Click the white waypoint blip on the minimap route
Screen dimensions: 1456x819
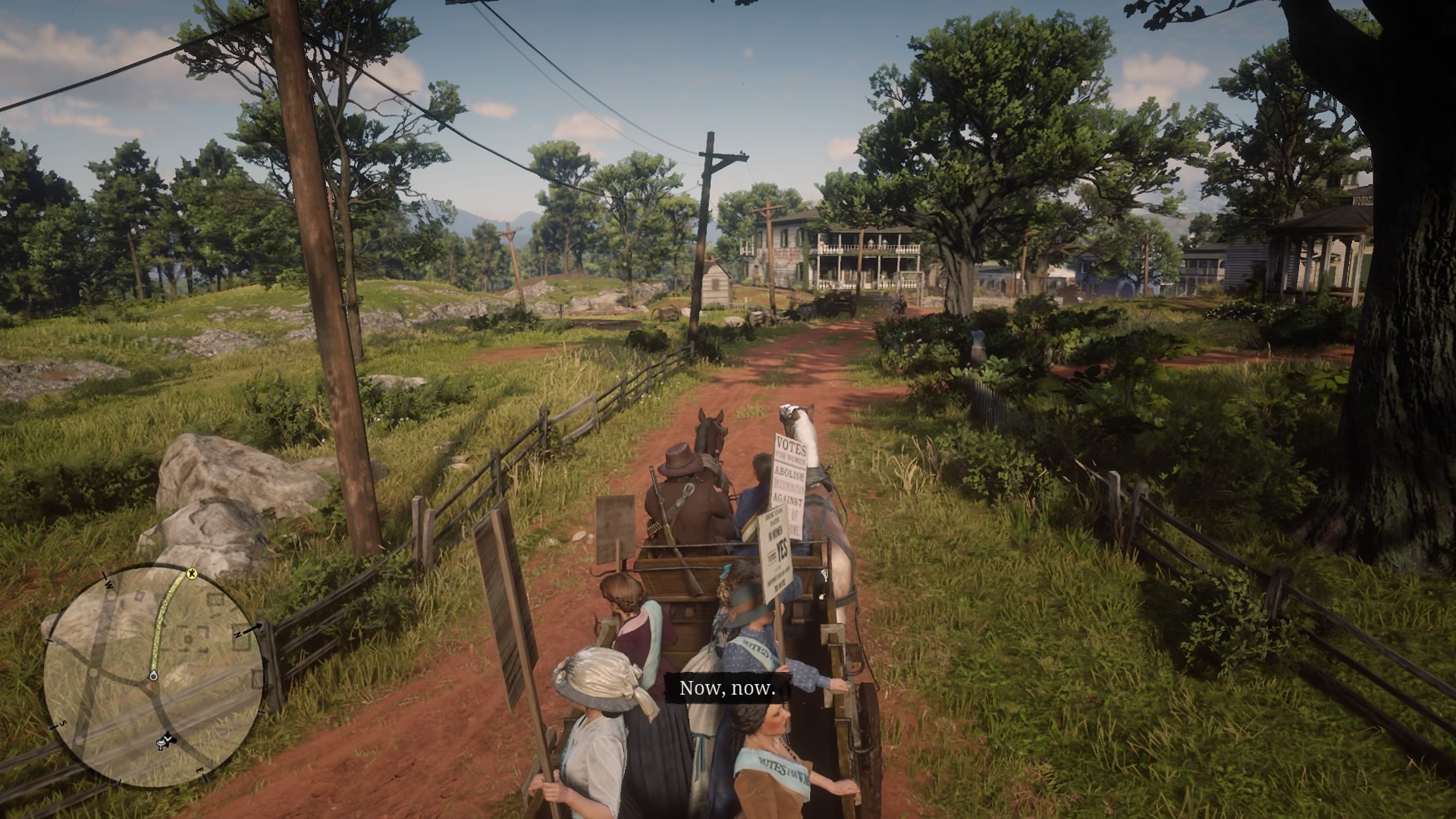pyautogui.click(x=154, y=676)
